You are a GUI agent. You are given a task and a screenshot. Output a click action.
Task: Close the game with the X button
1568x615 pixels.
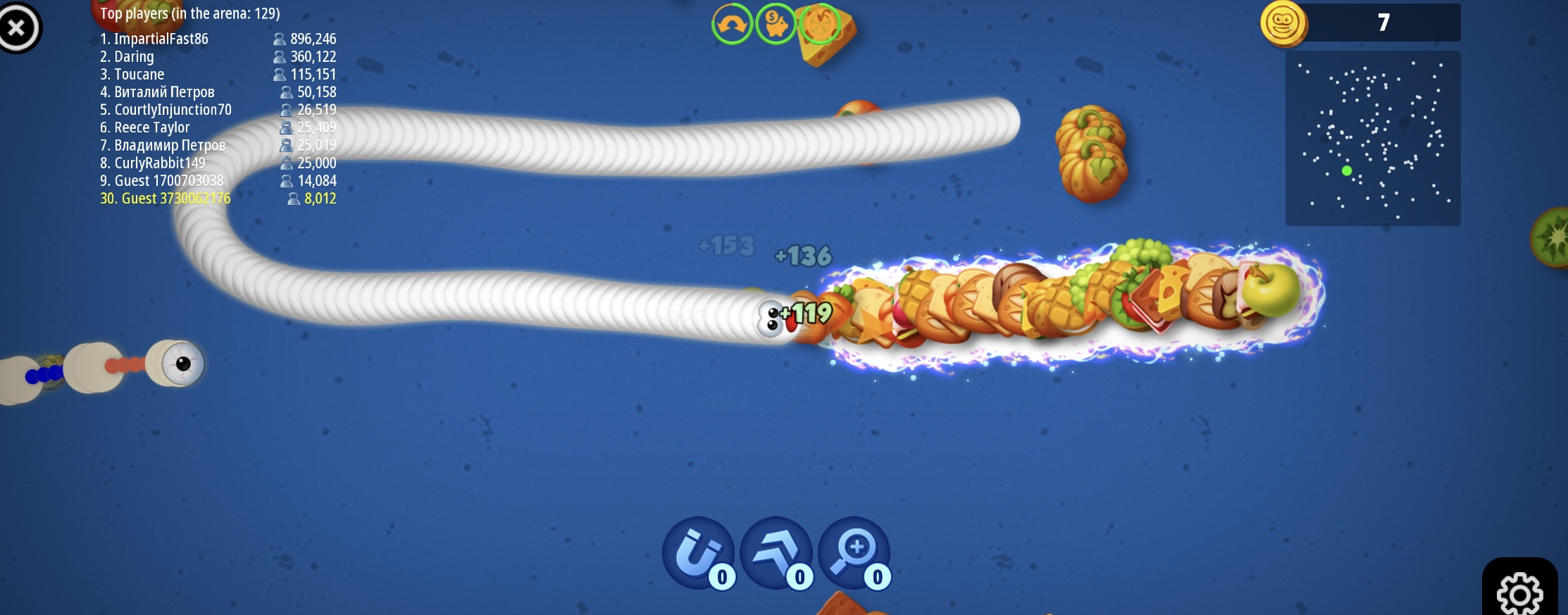click(x=18, y=28)
